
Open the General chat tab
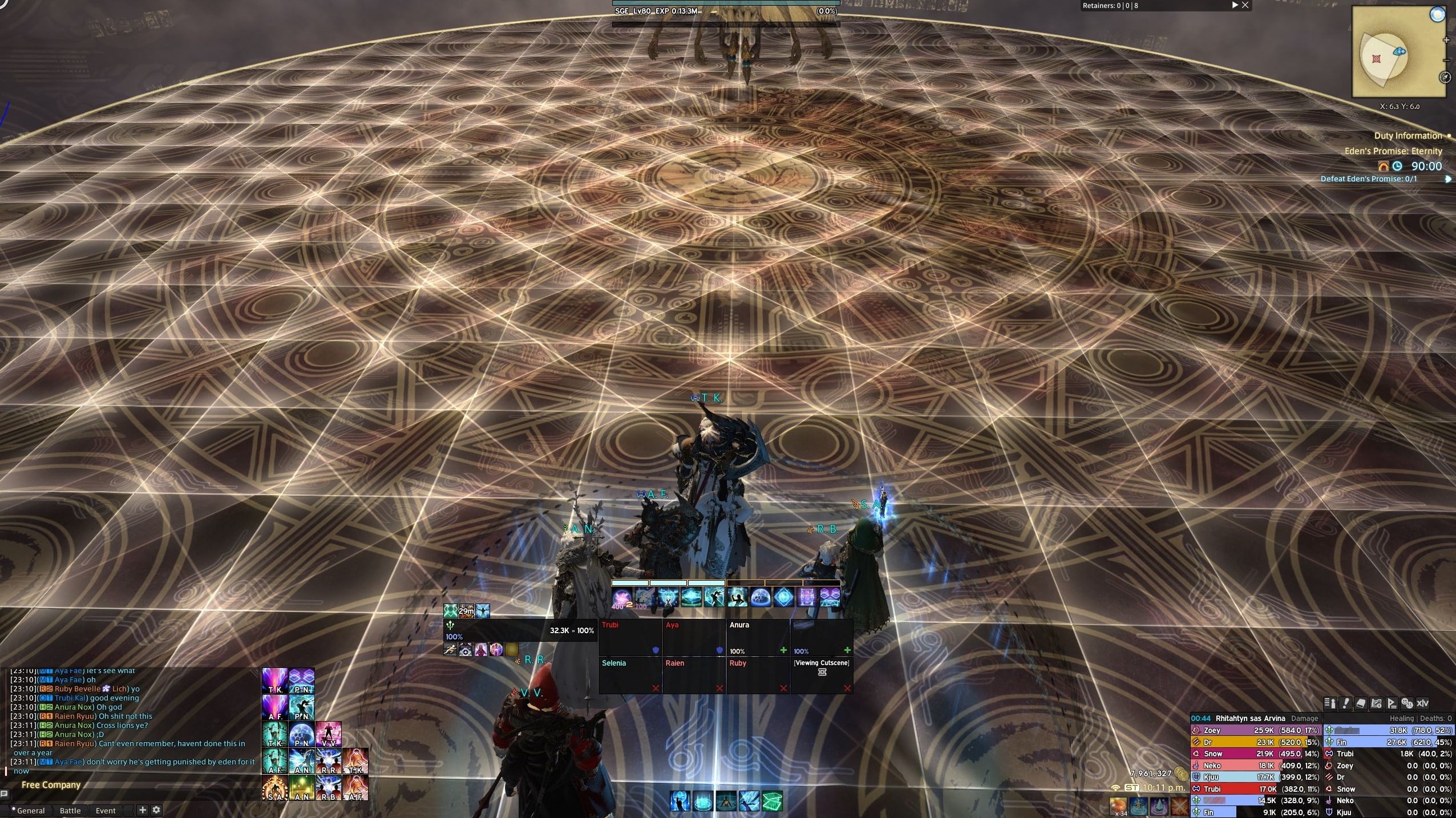pyautogui.click(x=31, y=810)
